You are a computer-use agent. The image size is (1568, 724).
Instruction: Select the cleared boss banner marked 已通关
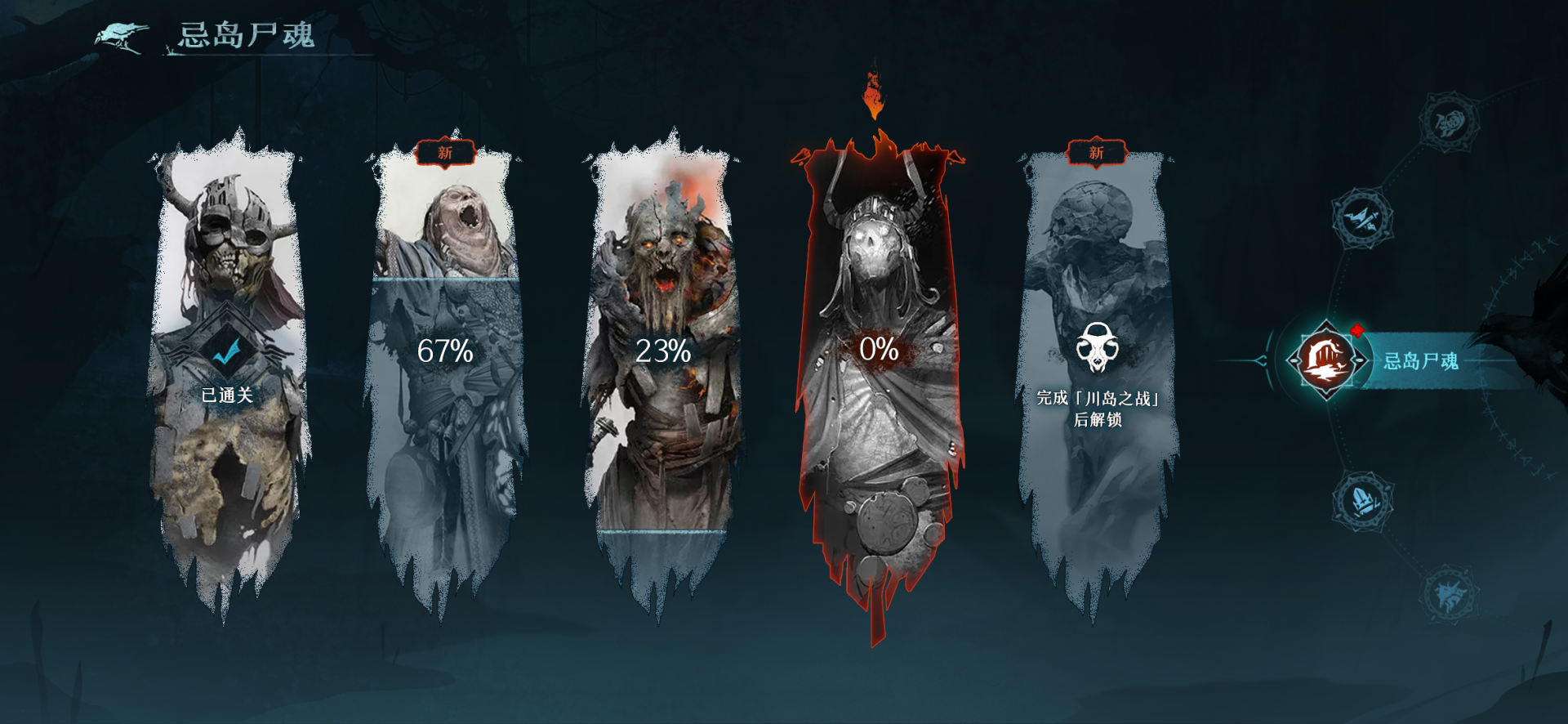pyautogui.click(x=228, y=368)
